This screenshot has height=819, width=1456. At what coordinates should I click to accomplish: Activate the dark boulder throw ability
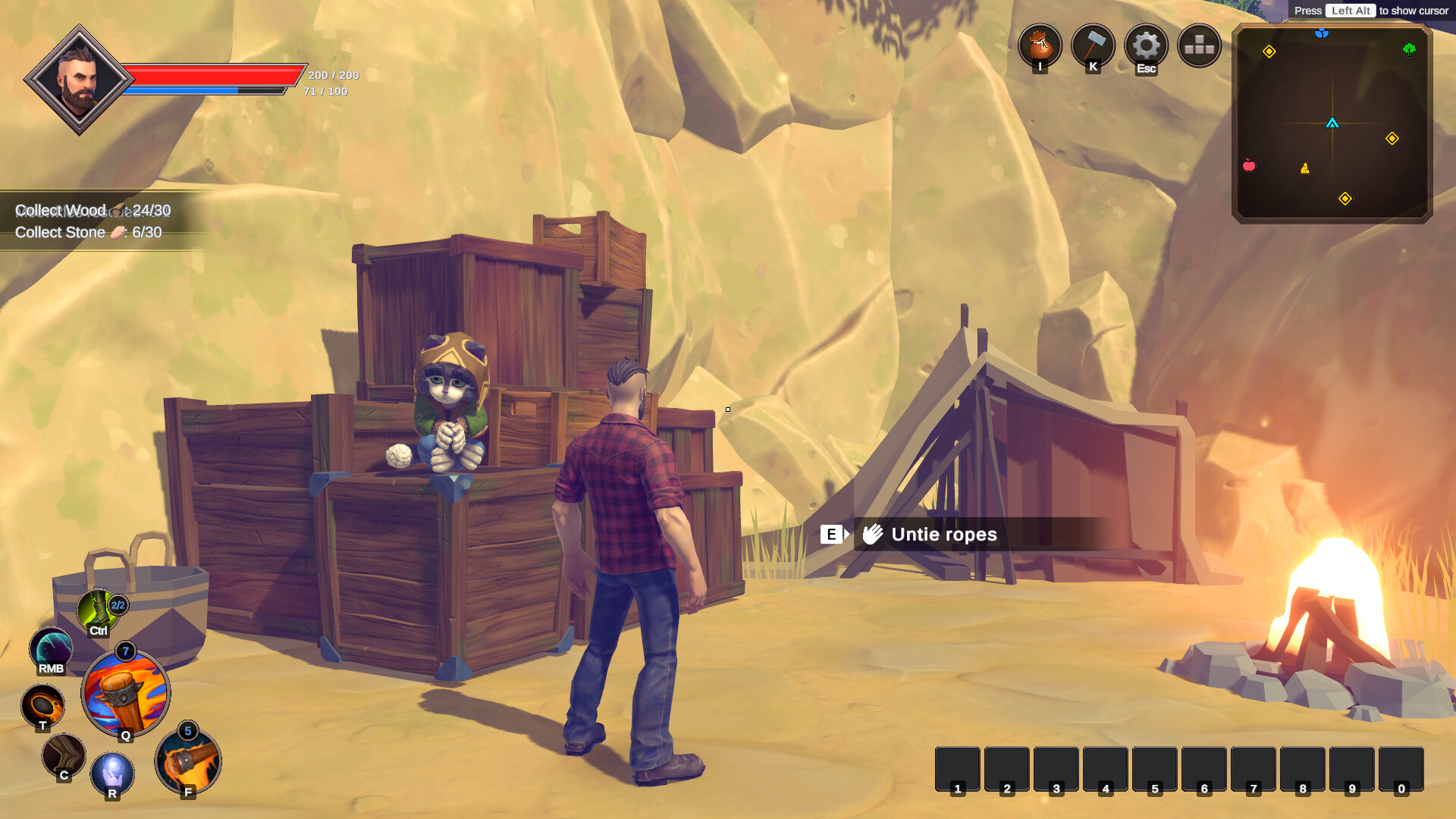[42, 705]
